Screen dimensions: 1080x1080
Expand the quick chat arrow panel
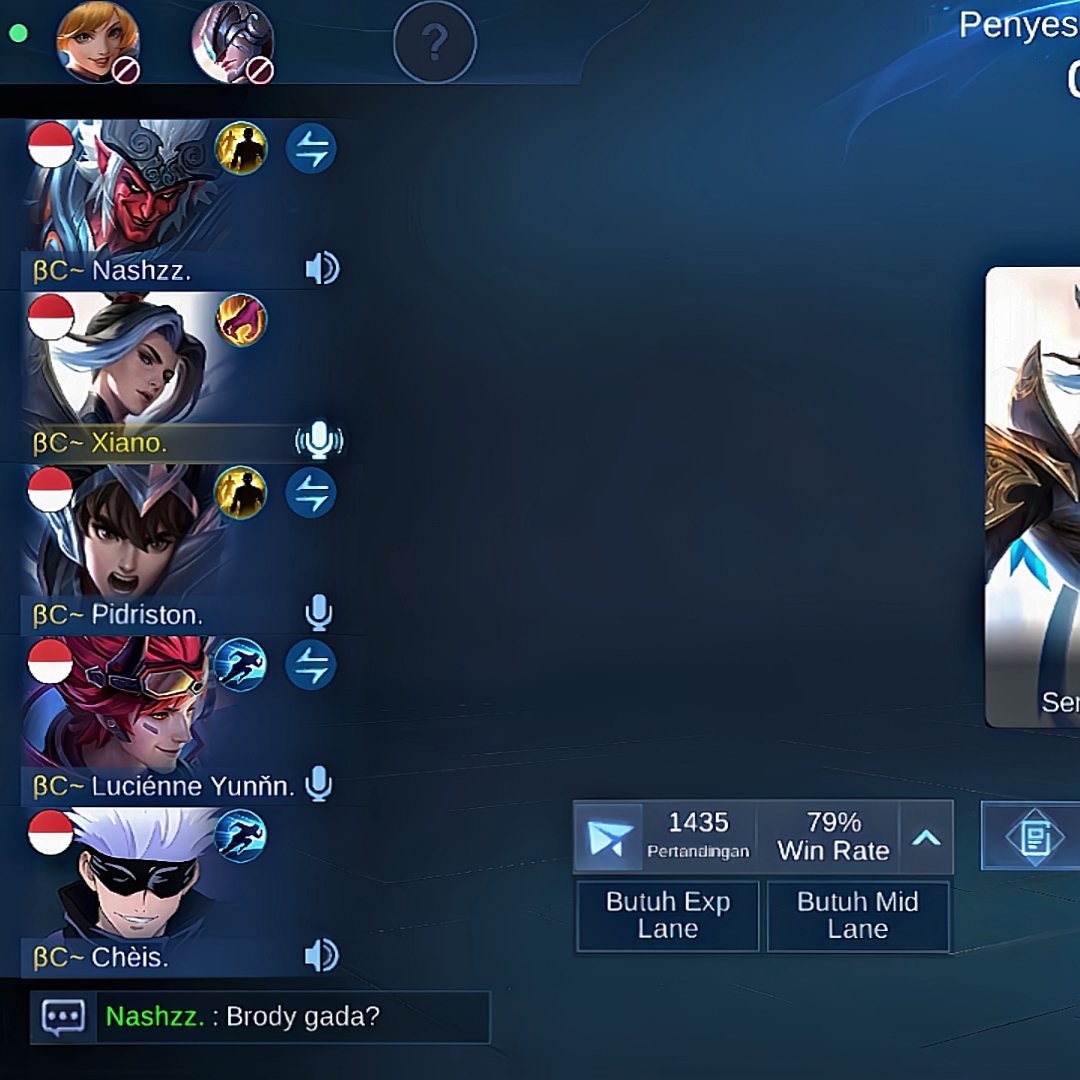926,837
